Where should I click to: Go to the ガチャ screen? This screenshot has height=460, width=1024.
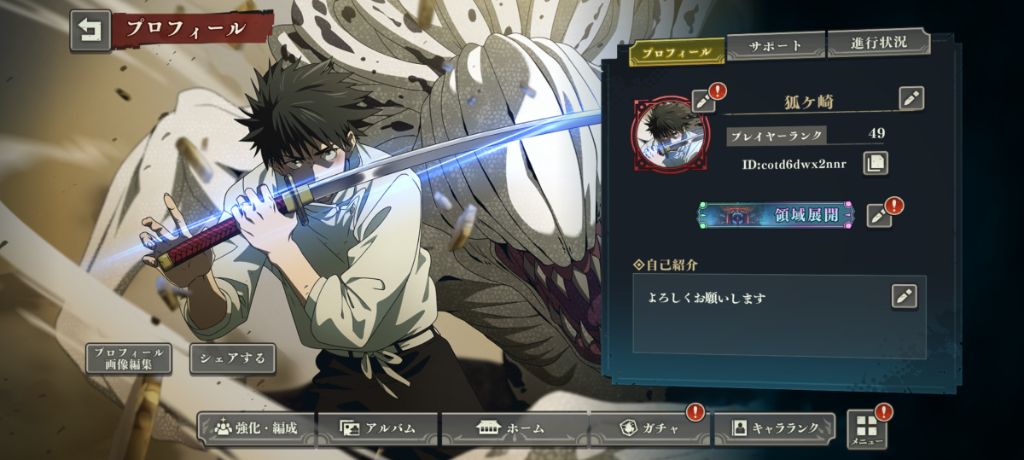(648, 428)
